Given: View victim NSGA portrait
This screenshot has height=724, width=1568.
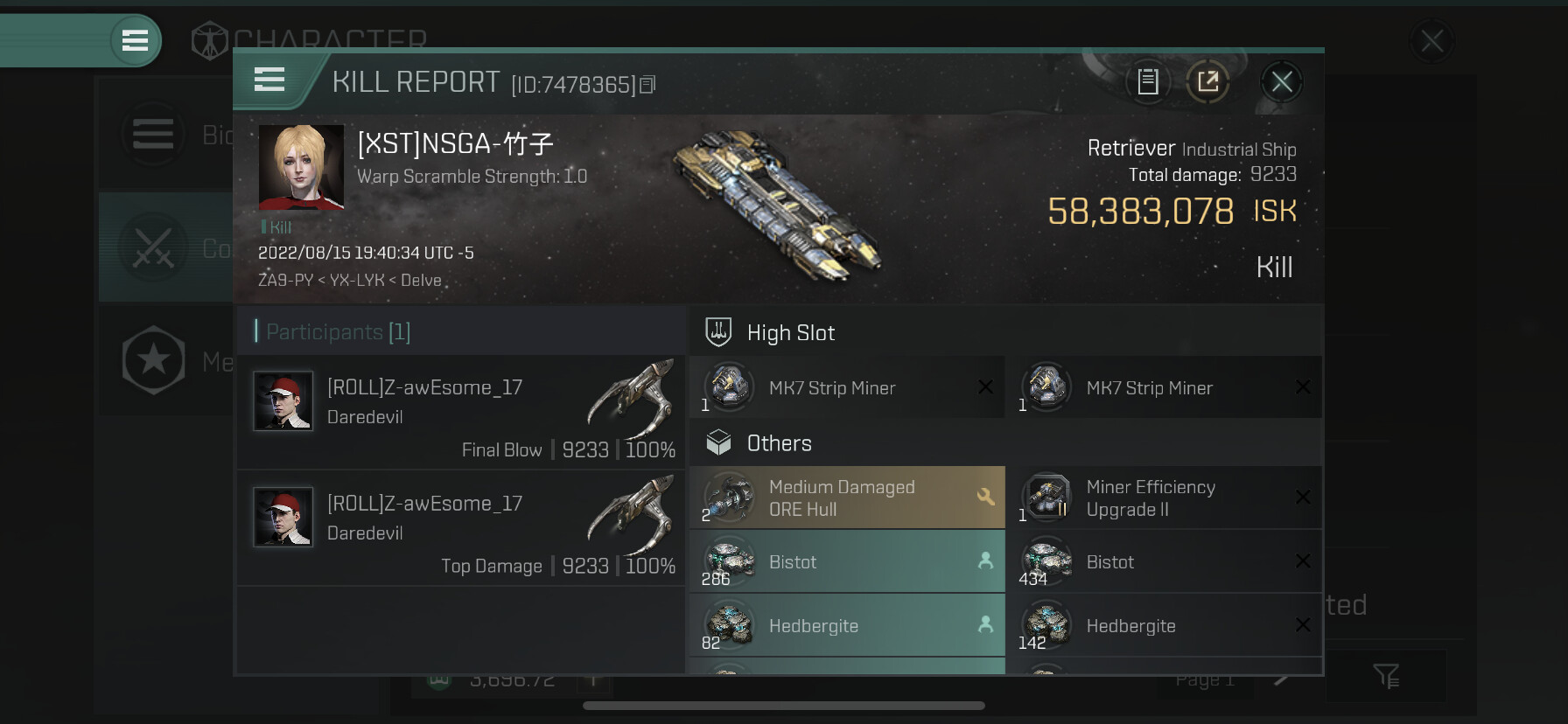Looking at the screenshot, I should [301, 167].
